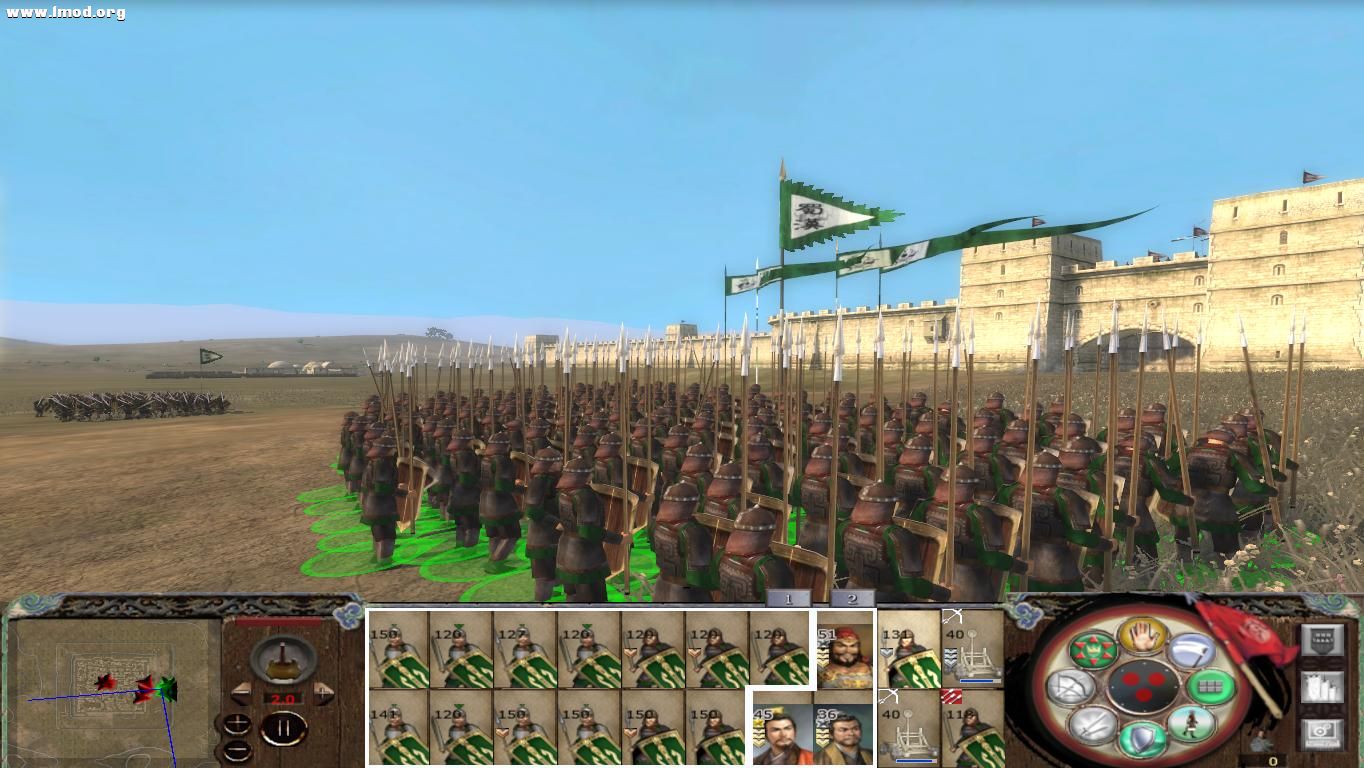The width and height of the screenshot is (1364, 768).
Task: Enable guard mode with the shield icon
Action: [1142, 738]
